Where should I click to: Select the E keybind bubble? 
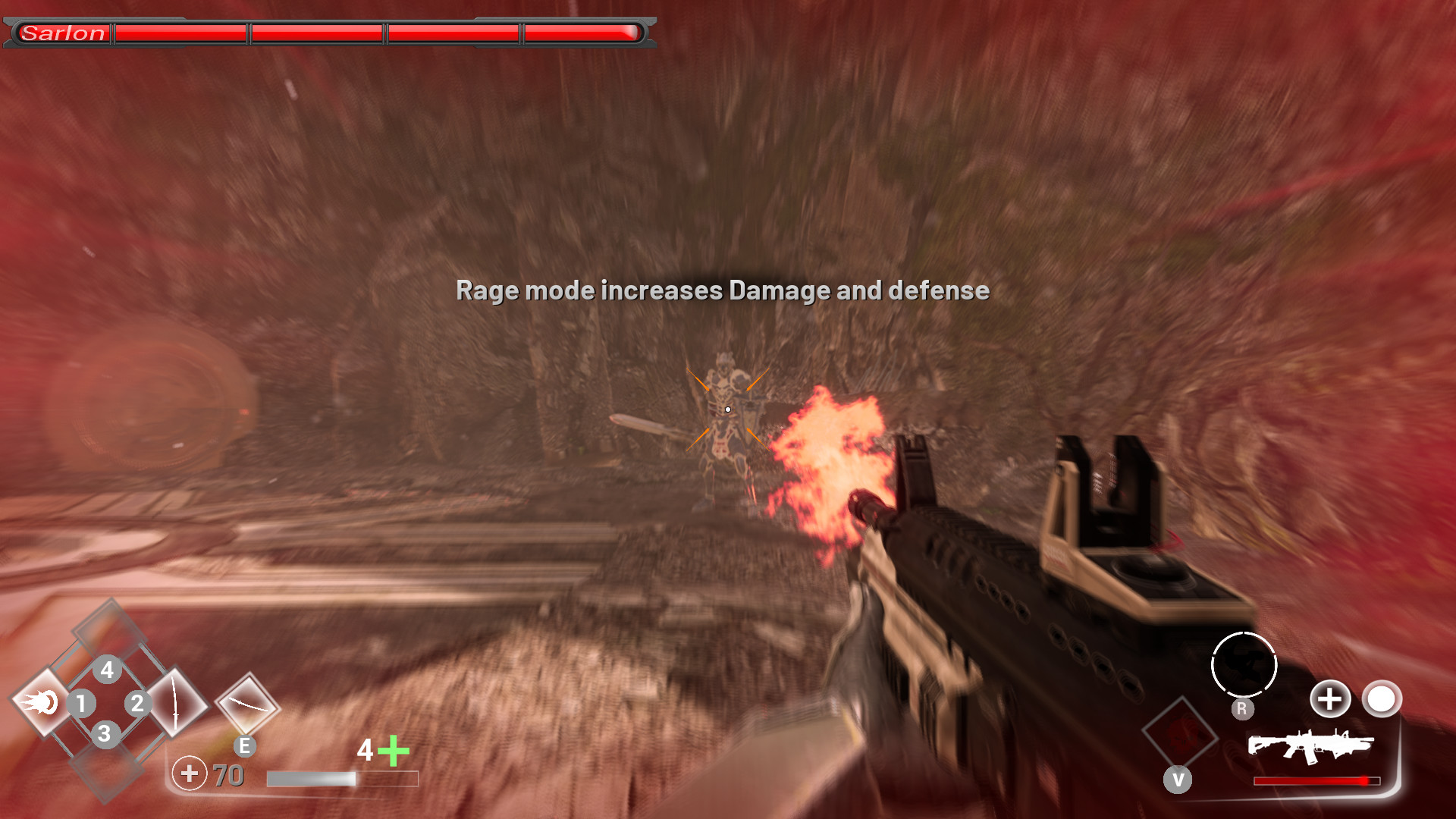(244, 747)
